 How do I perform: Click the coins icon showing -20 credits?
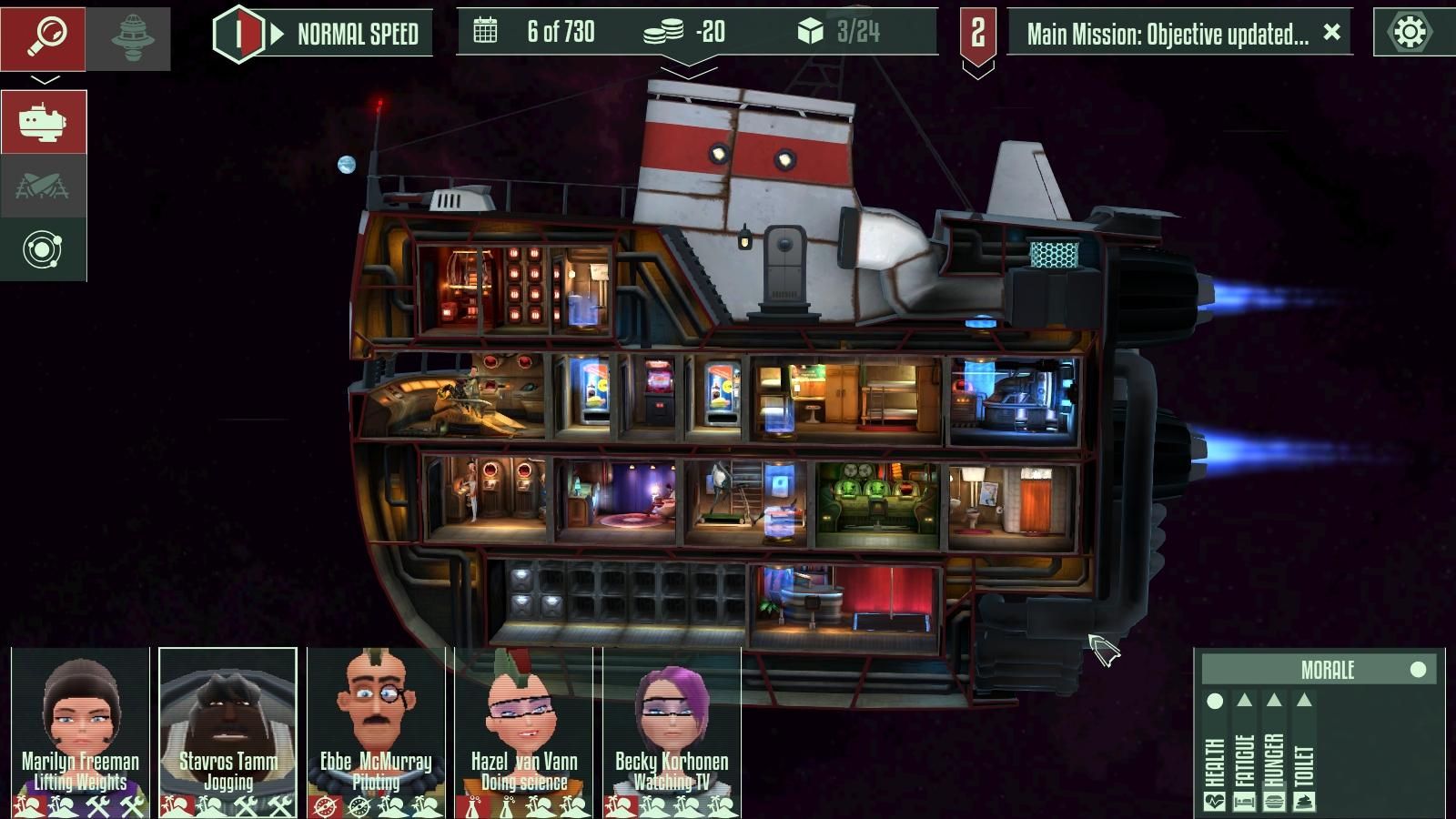coord(666,32)
